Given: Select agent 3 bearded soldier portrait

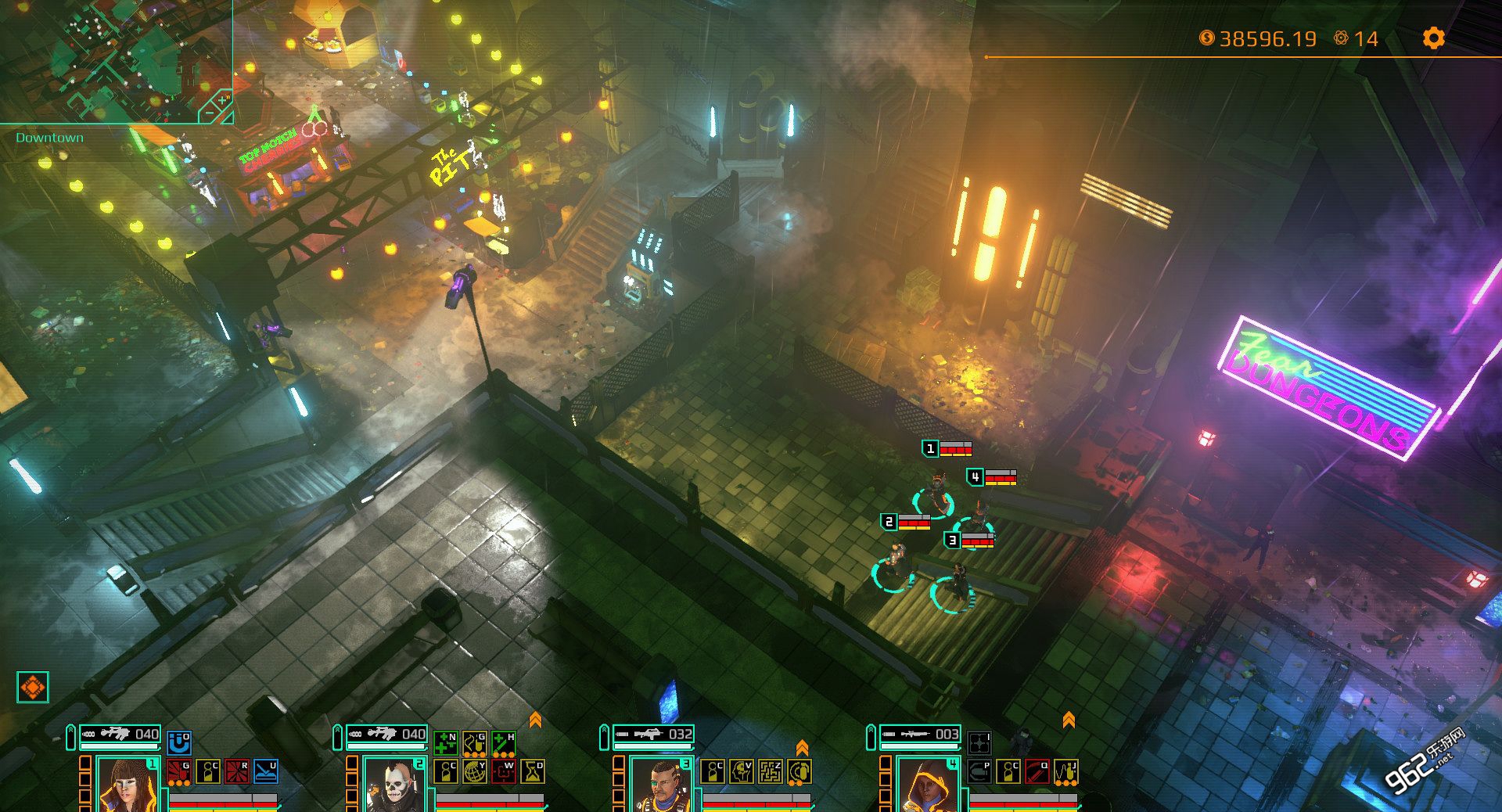Looking at the screenshot, I should click(661, 785).
